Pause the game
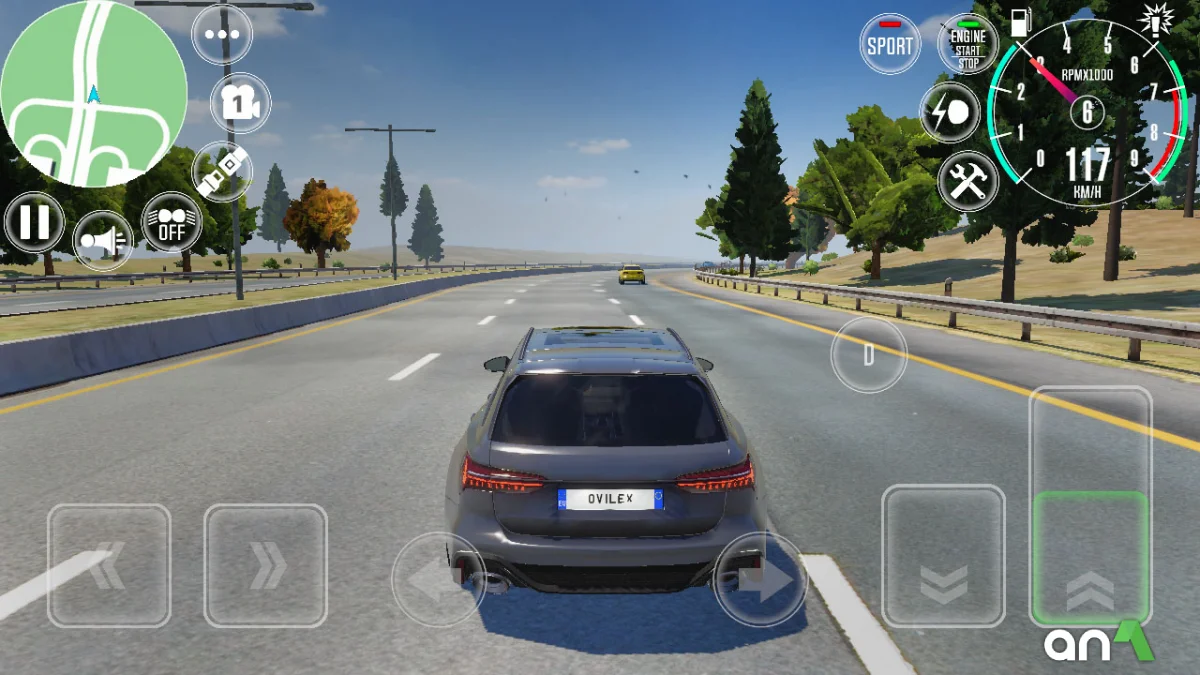 (35, 222)
